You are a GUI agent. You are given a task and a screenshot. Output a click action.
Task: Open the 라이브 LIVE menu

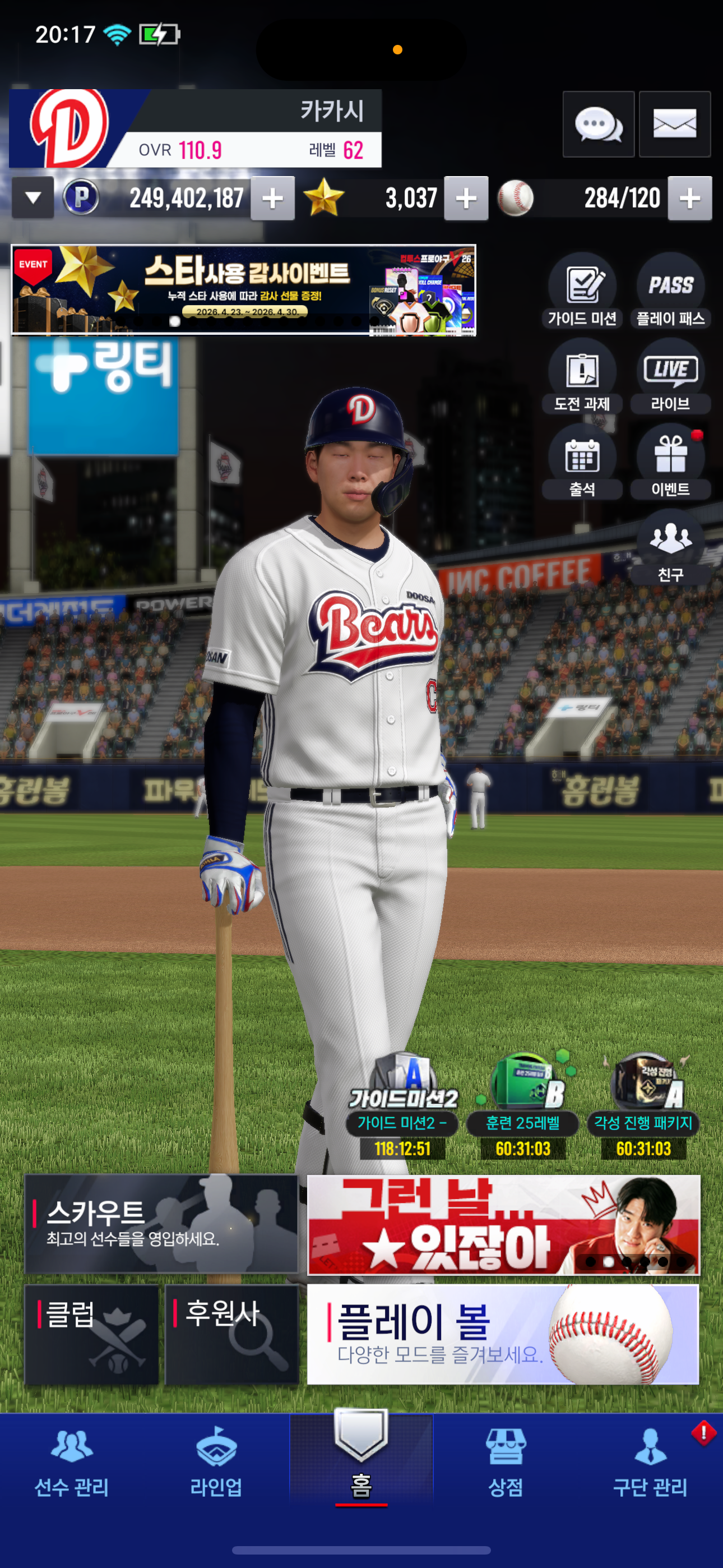pos(671,377)
